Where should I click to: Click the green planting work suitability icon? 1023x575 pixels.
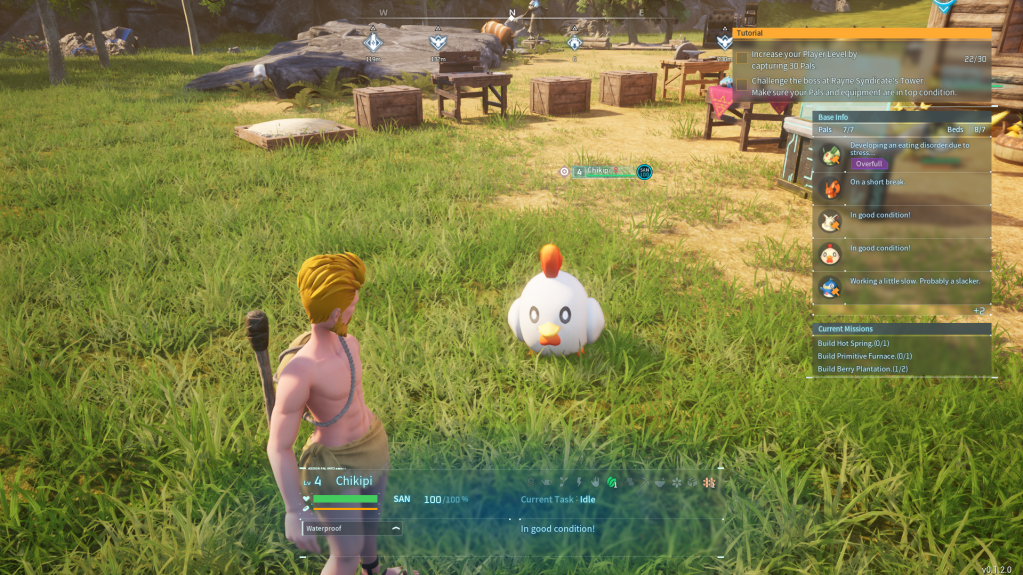(x=611, y=483)
